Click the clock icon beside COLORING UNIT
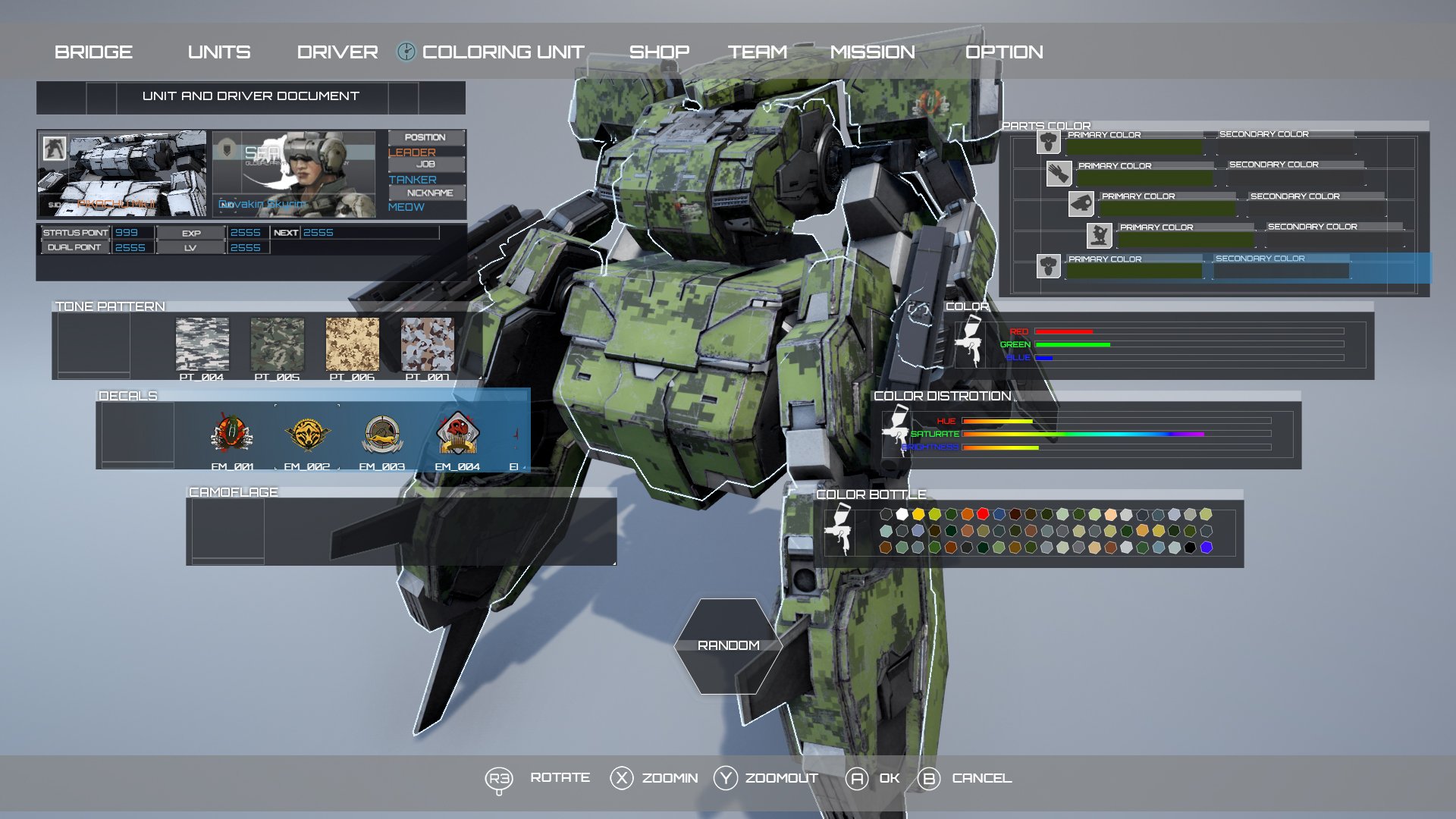The image size is (1456, 819). click(x=406, y=52)
